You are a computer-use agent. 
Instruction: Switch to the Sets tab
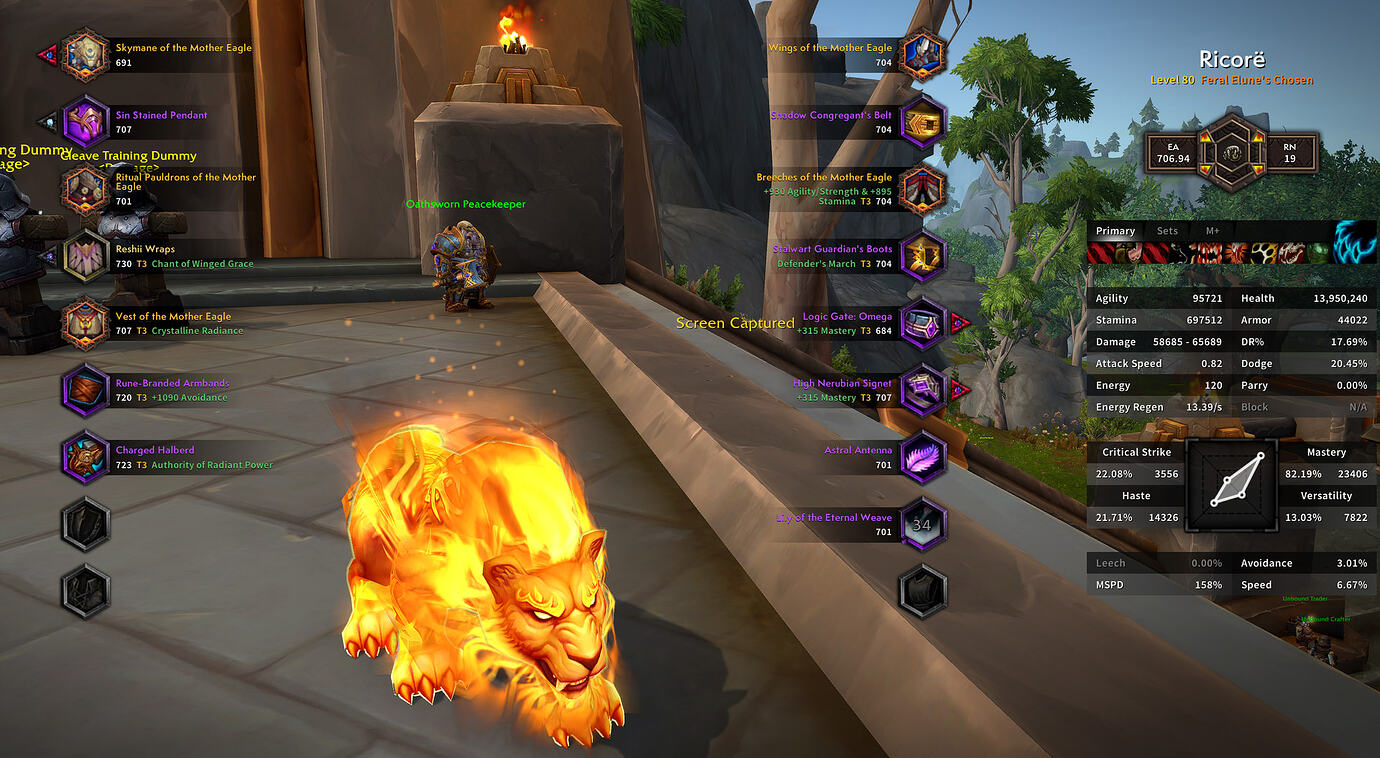[1167, 230]
